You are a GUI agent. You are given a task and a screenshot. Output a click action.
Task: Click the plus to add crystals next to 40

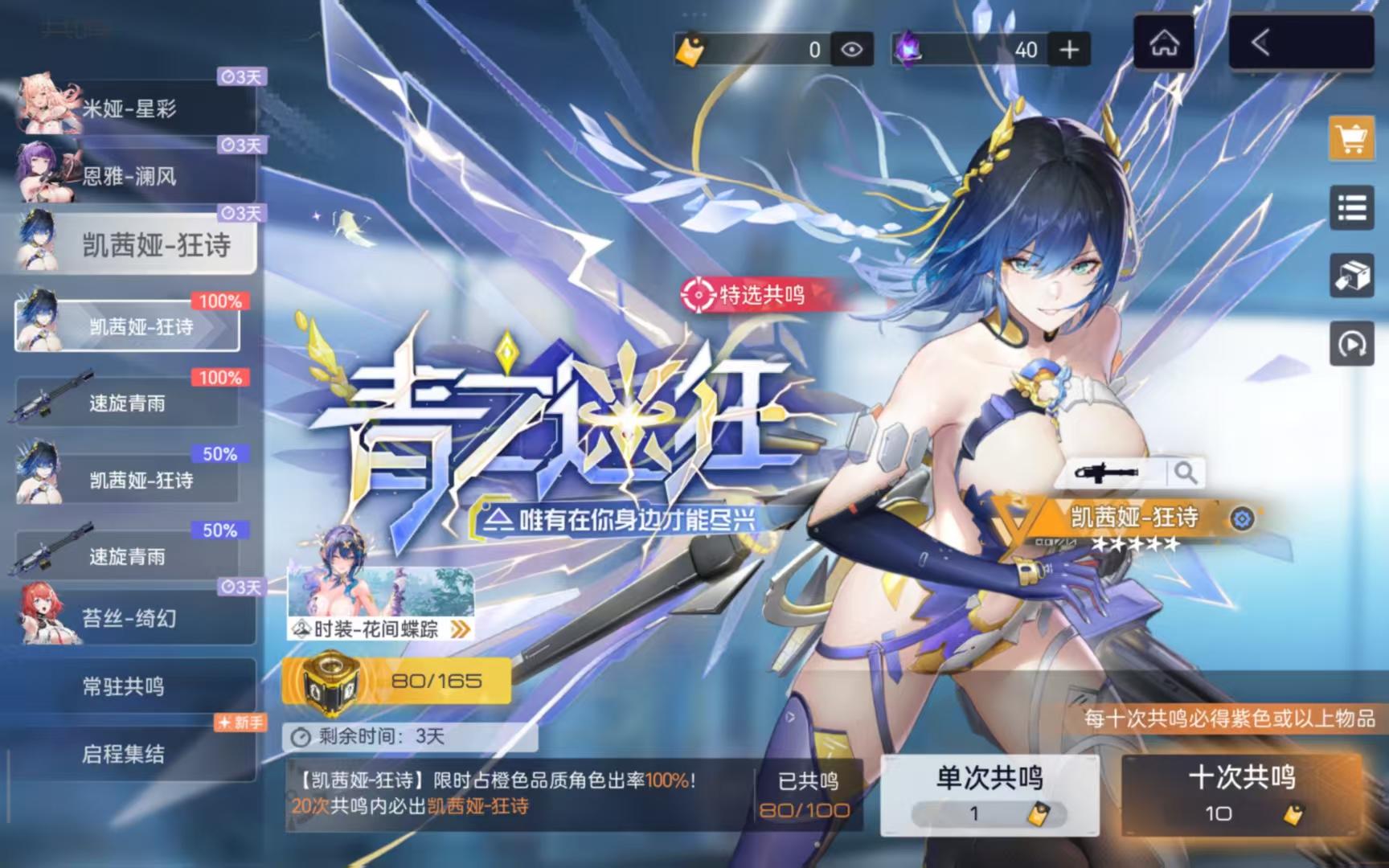(1070, 50)
